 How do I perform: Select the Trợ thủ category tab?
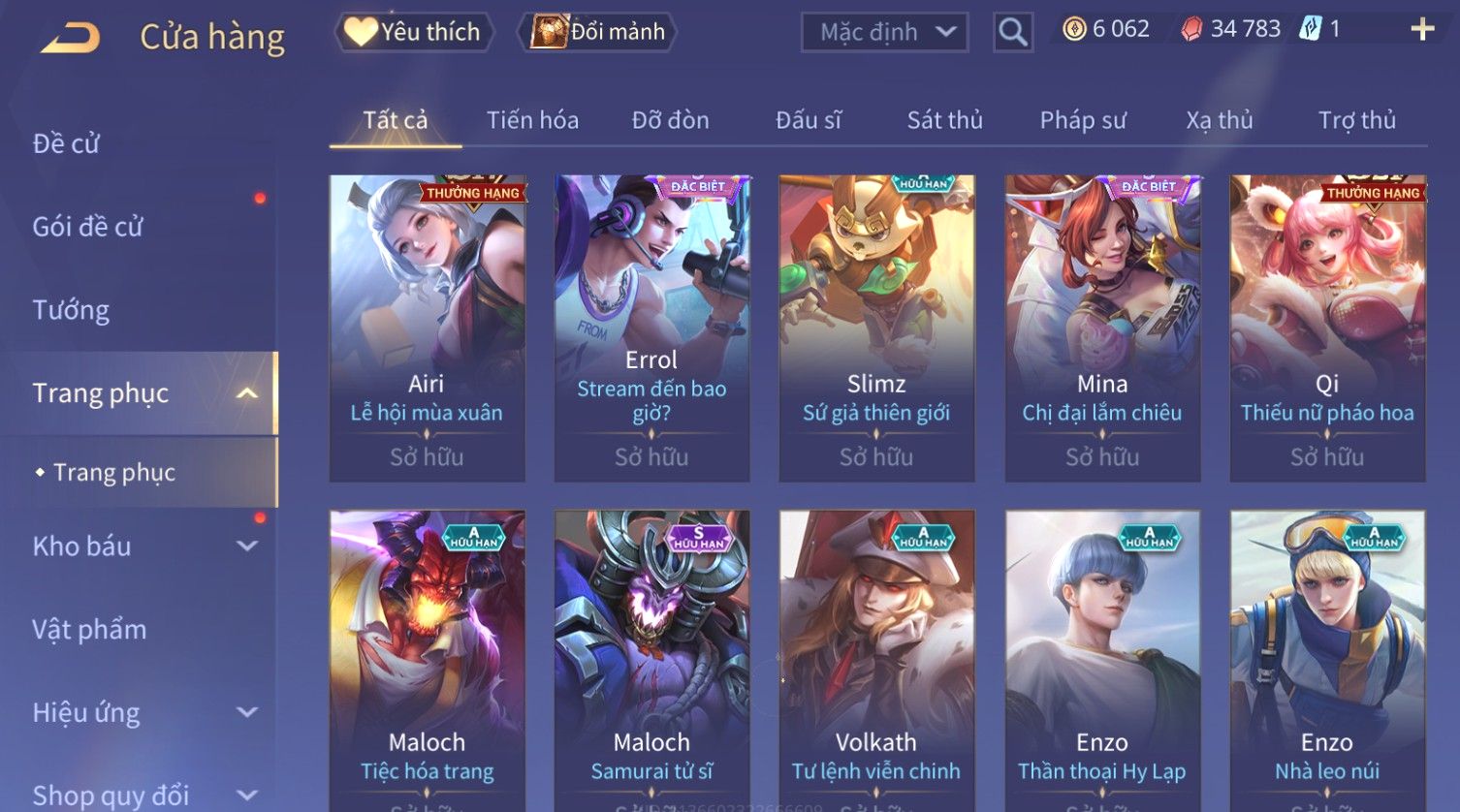point(1356,120)
